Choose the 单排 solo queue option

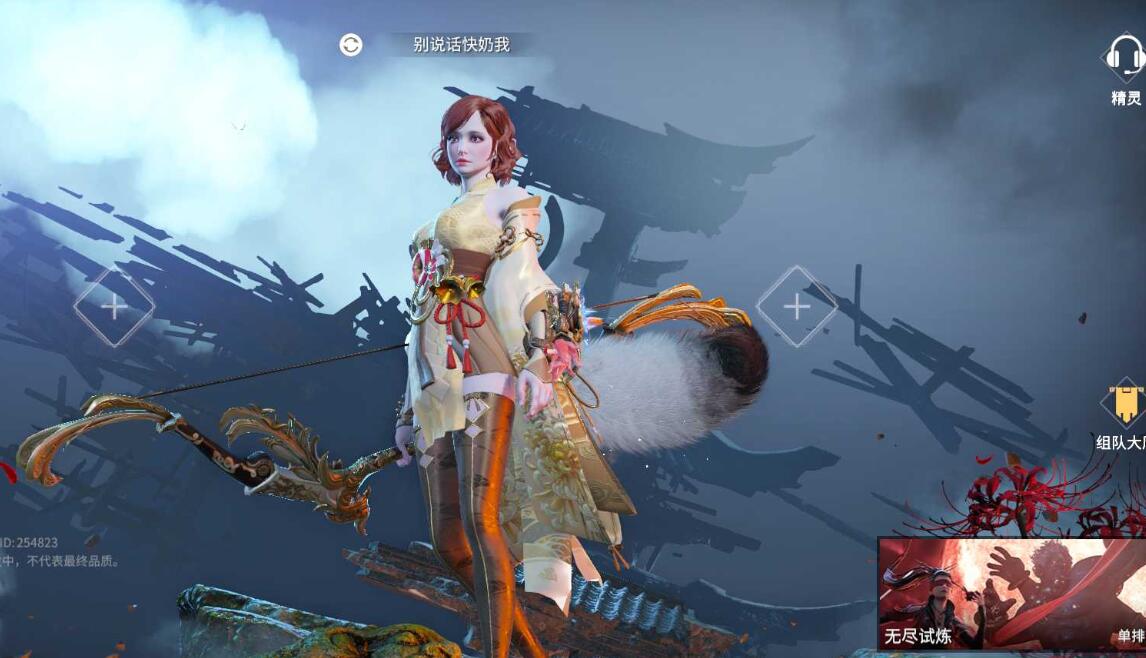(x=1130, y=635)
